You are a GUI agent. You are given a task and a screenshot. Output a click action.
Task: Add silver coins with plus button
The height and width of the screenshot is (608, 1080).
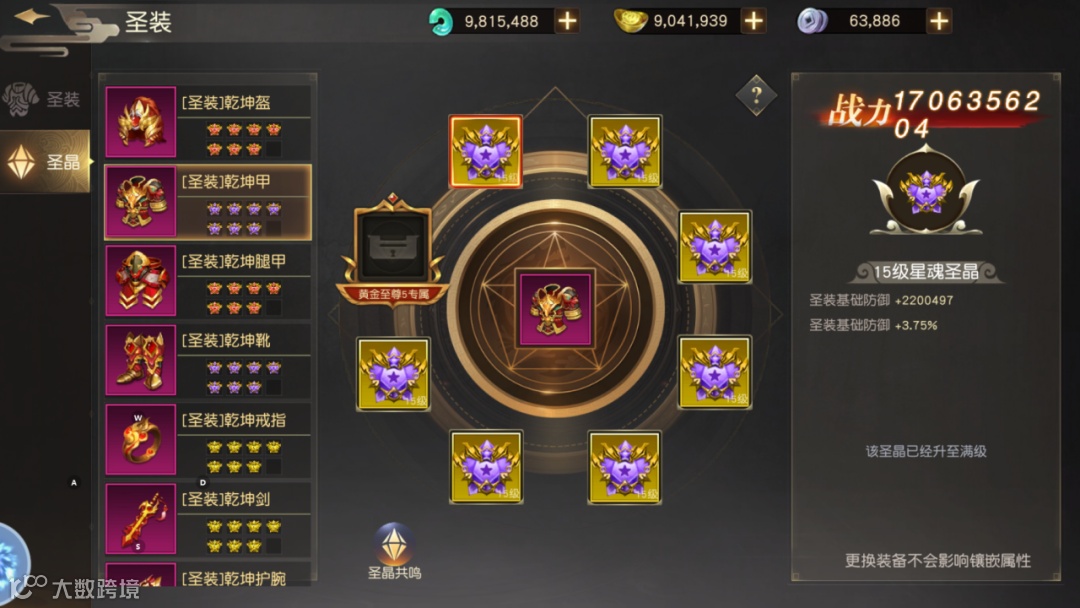(939, 21)
